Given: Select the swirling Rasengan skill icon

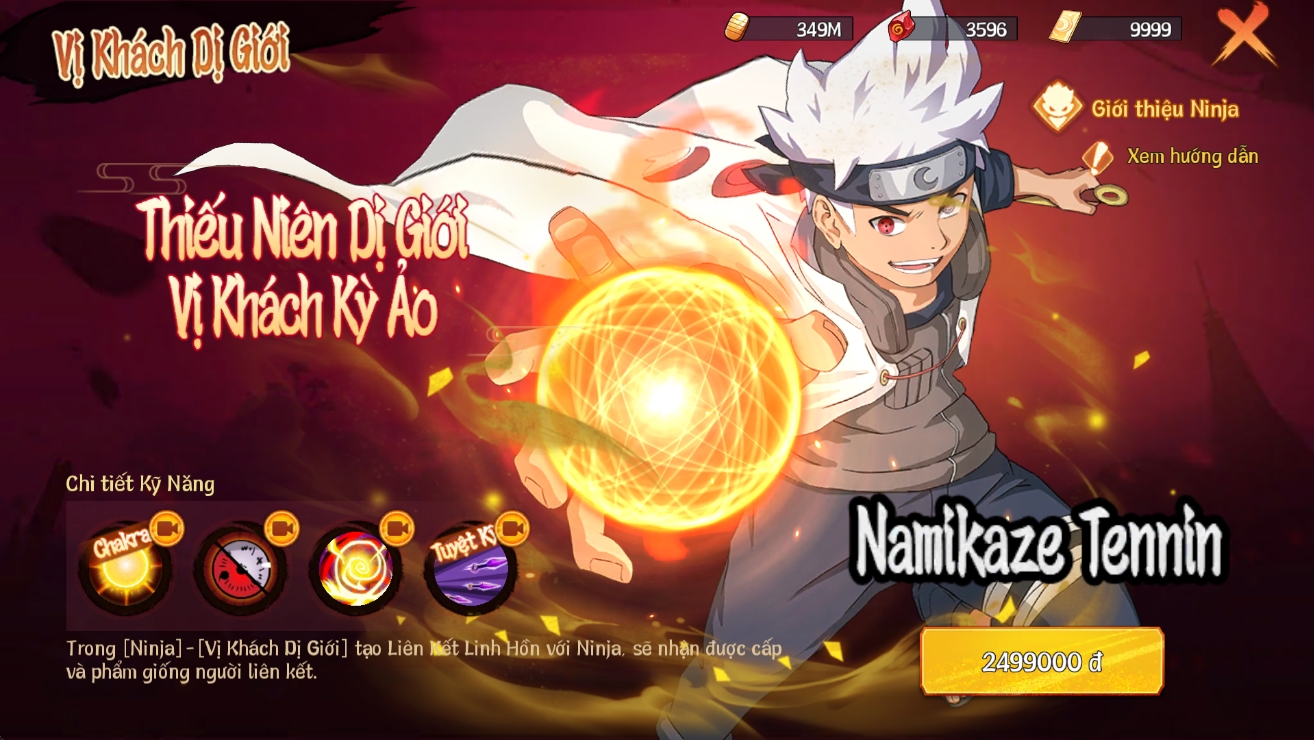Looking at the screenshot, I should pyautogui.click(x=355, y=569).
